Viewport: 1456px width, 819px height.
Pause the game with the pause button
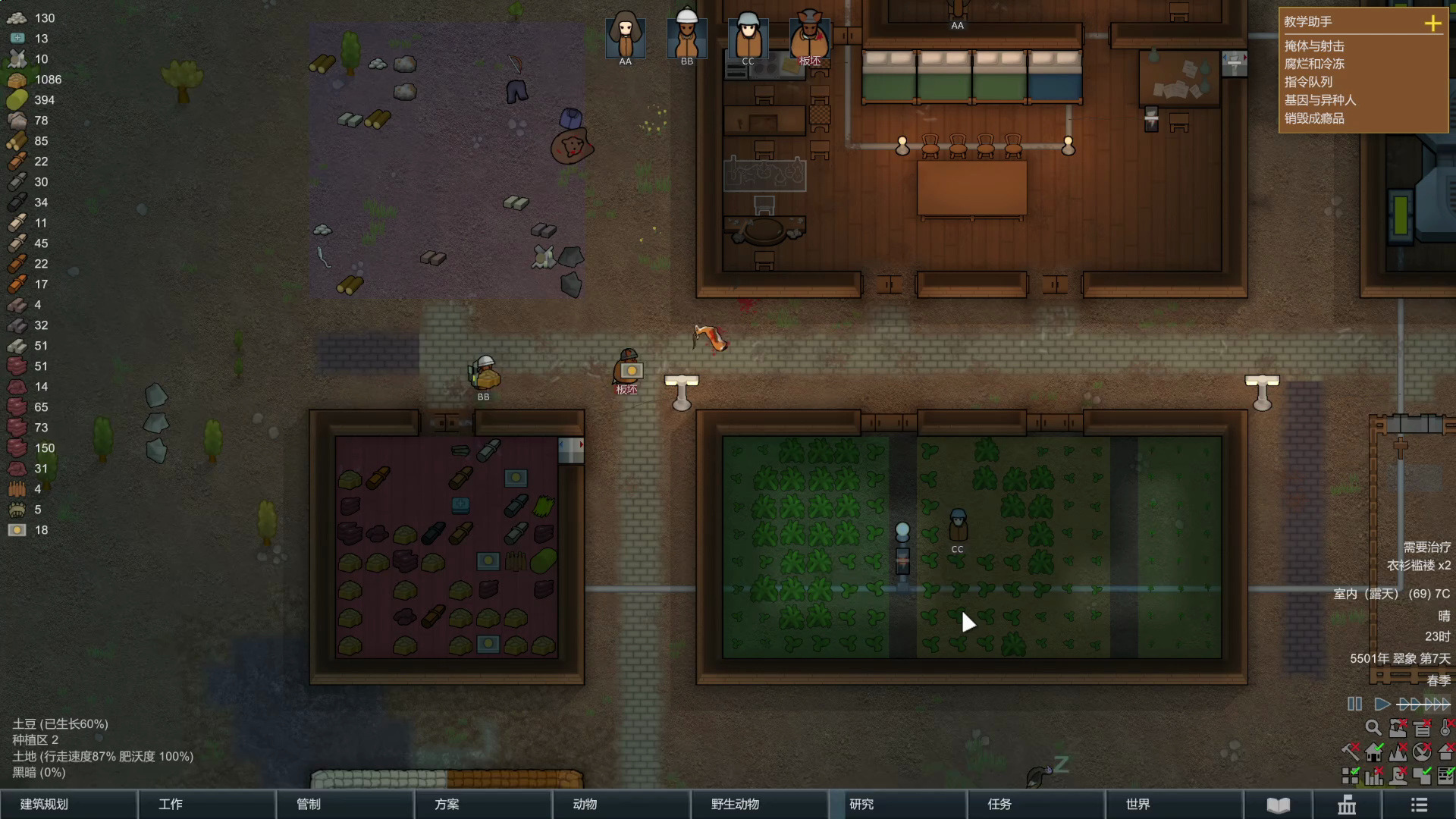tap(1354, 704)
